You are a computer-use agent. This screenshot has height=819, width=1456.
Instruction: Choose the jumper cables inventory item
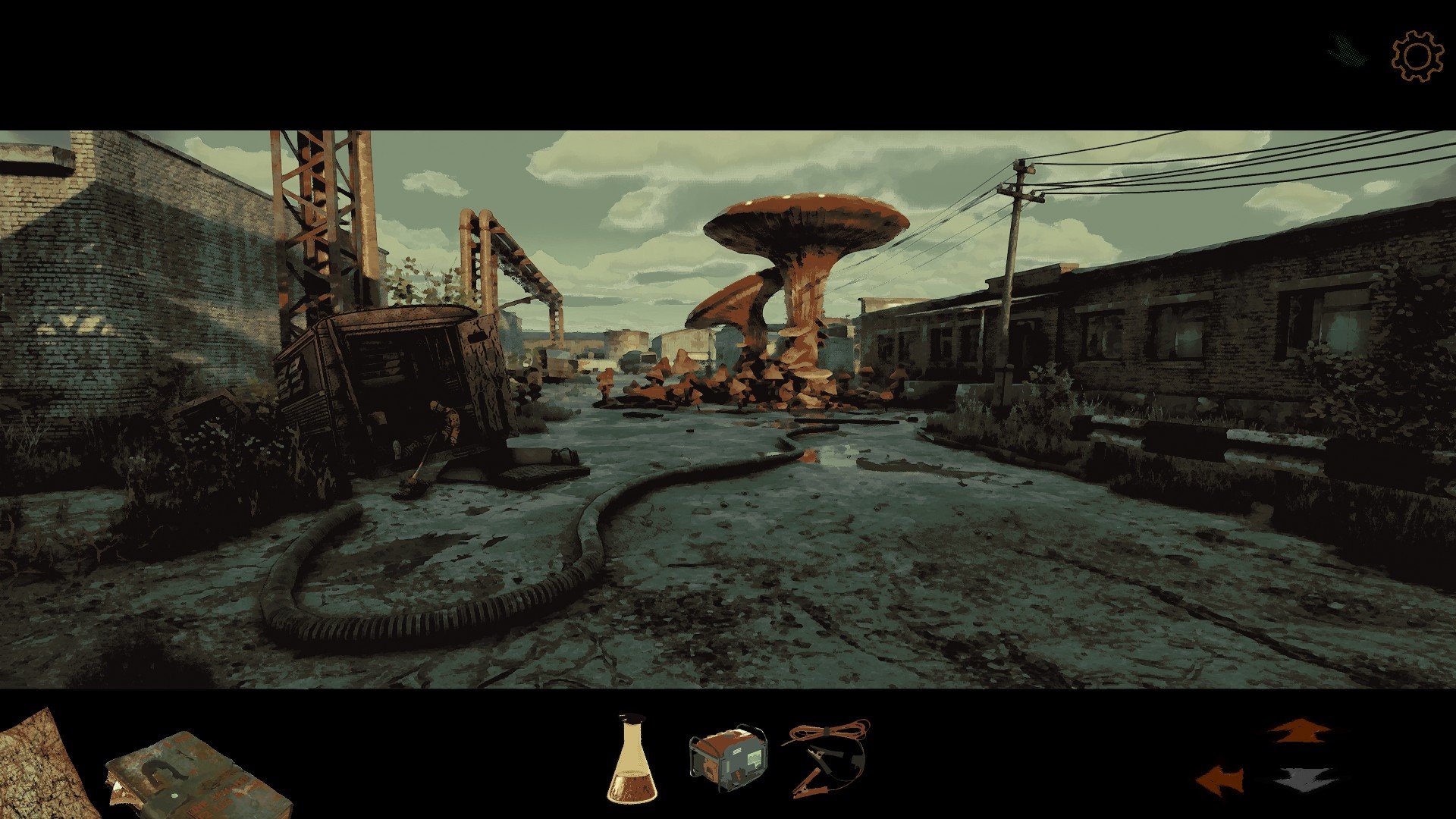pos(827,757)
